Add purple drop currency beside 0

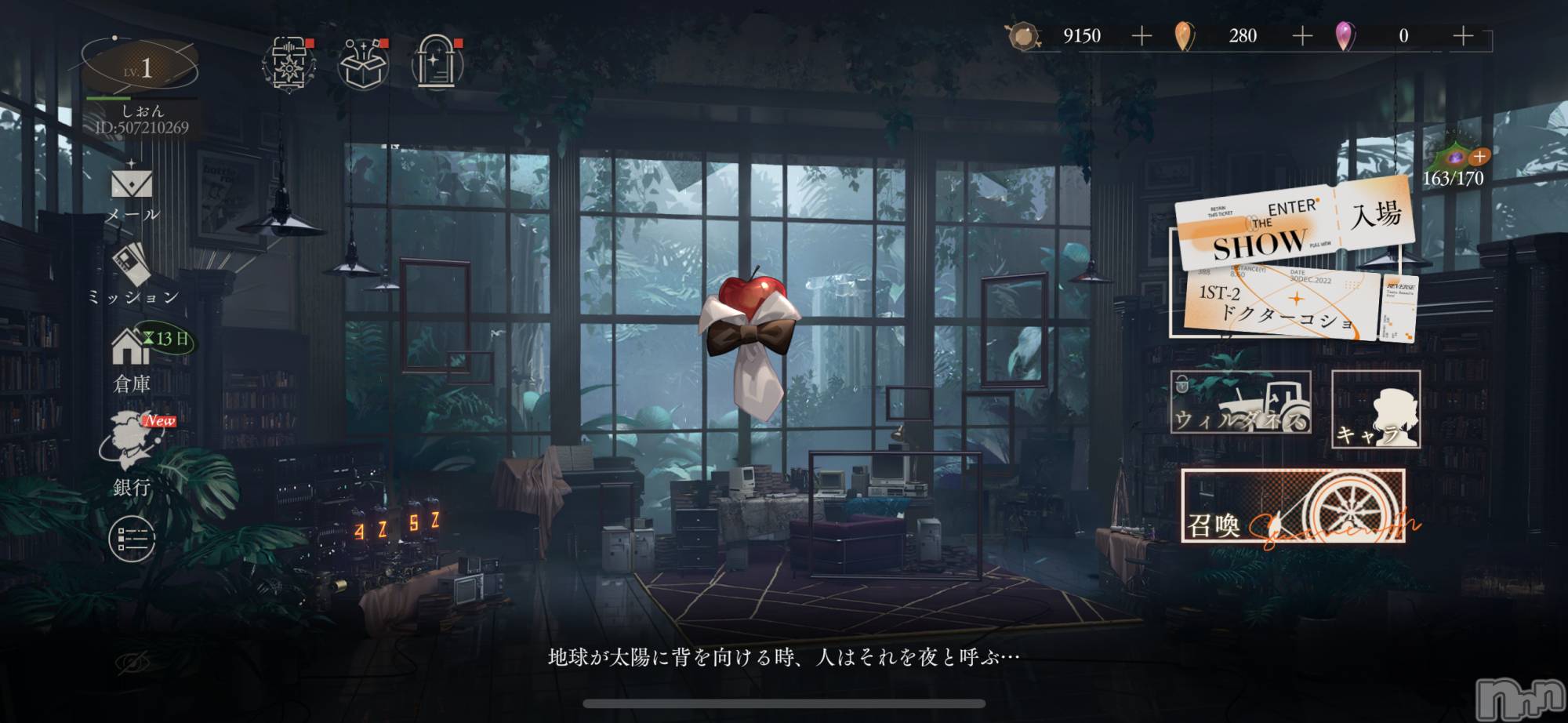(1463, 36)
